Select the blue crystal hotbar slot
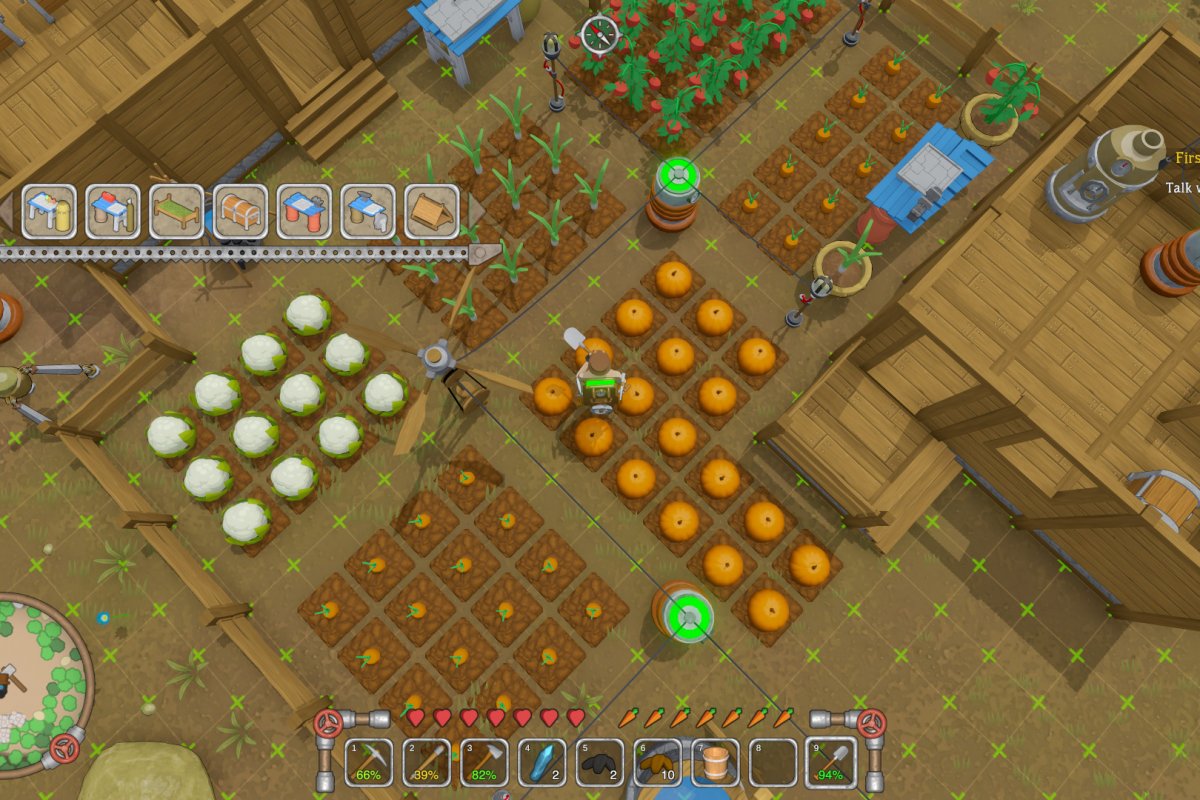This screenshot has height=800, width=1200. [x=542, y=762]
